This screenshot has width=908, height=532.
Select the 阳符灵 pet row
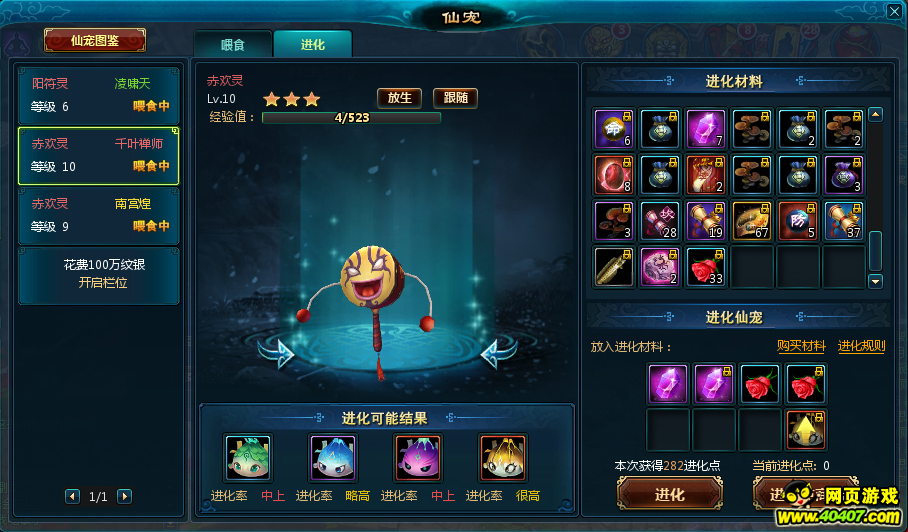[99, 95]
